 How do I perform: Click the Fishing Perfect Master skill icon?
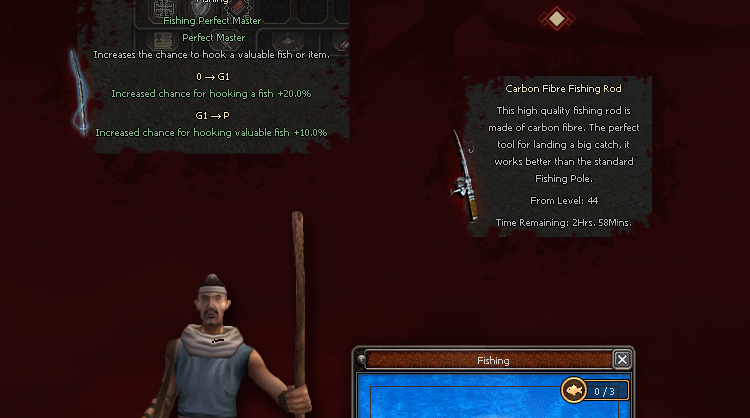pos(79,92)
